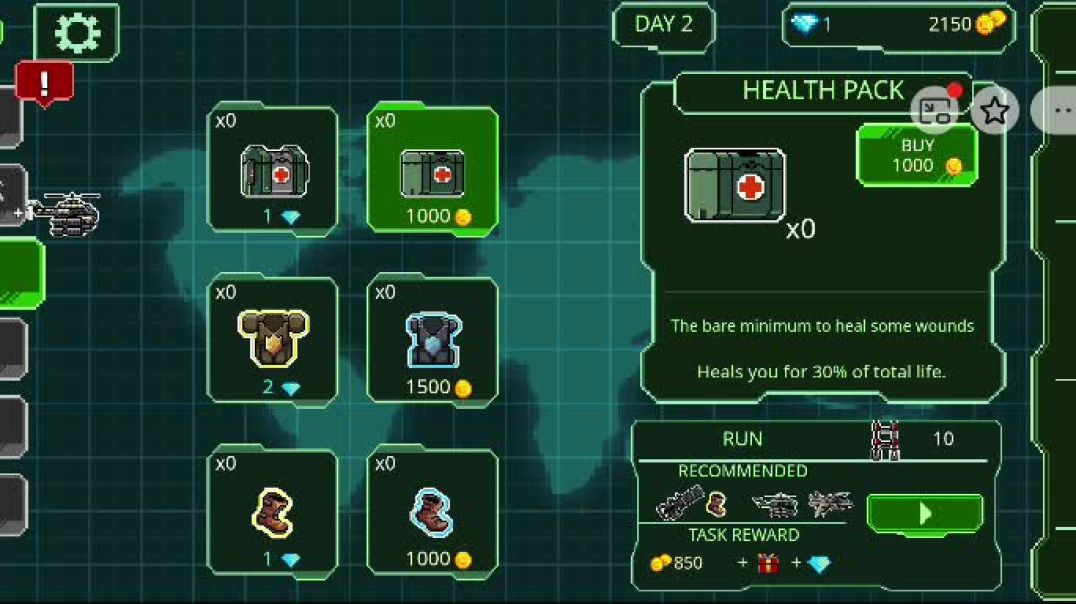Open the gear settings menu
1076x604 pixels.
click(77, 33)
